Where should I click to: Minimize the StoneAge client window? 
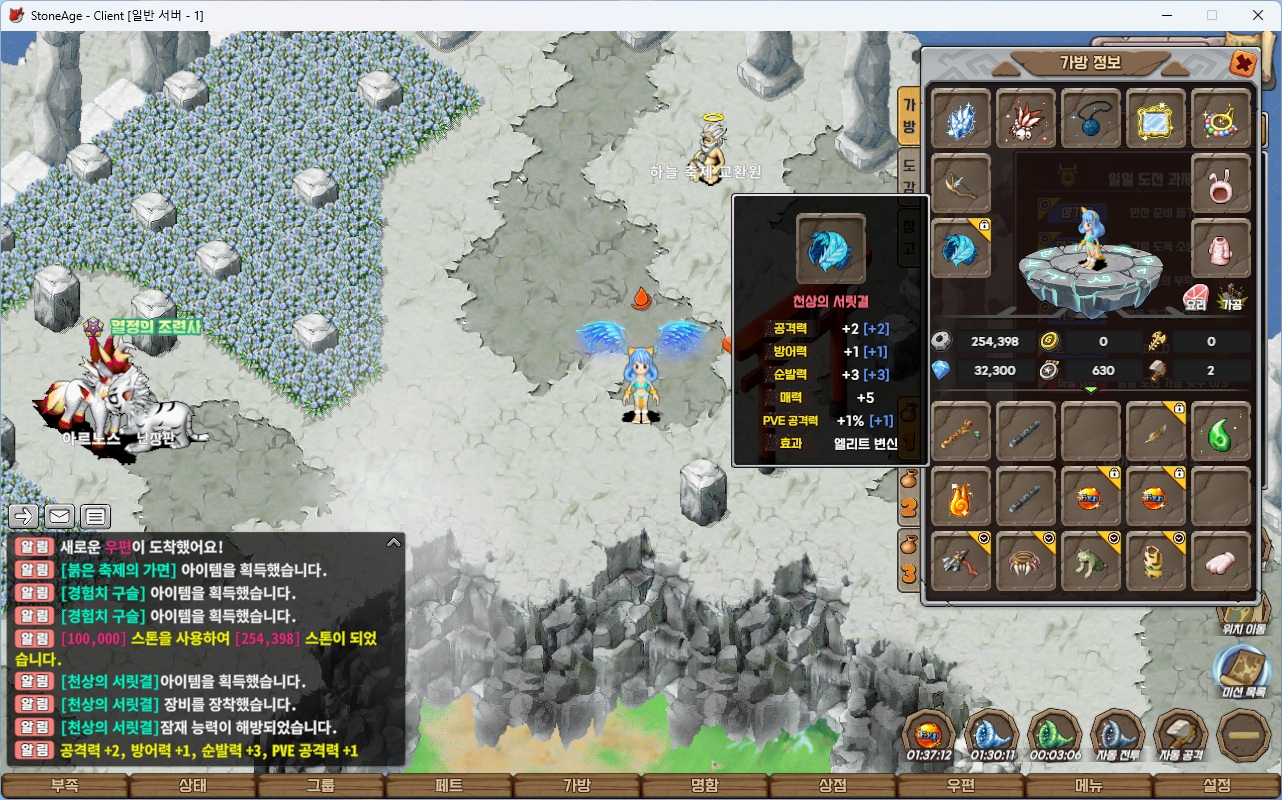tap(1166, 15)
